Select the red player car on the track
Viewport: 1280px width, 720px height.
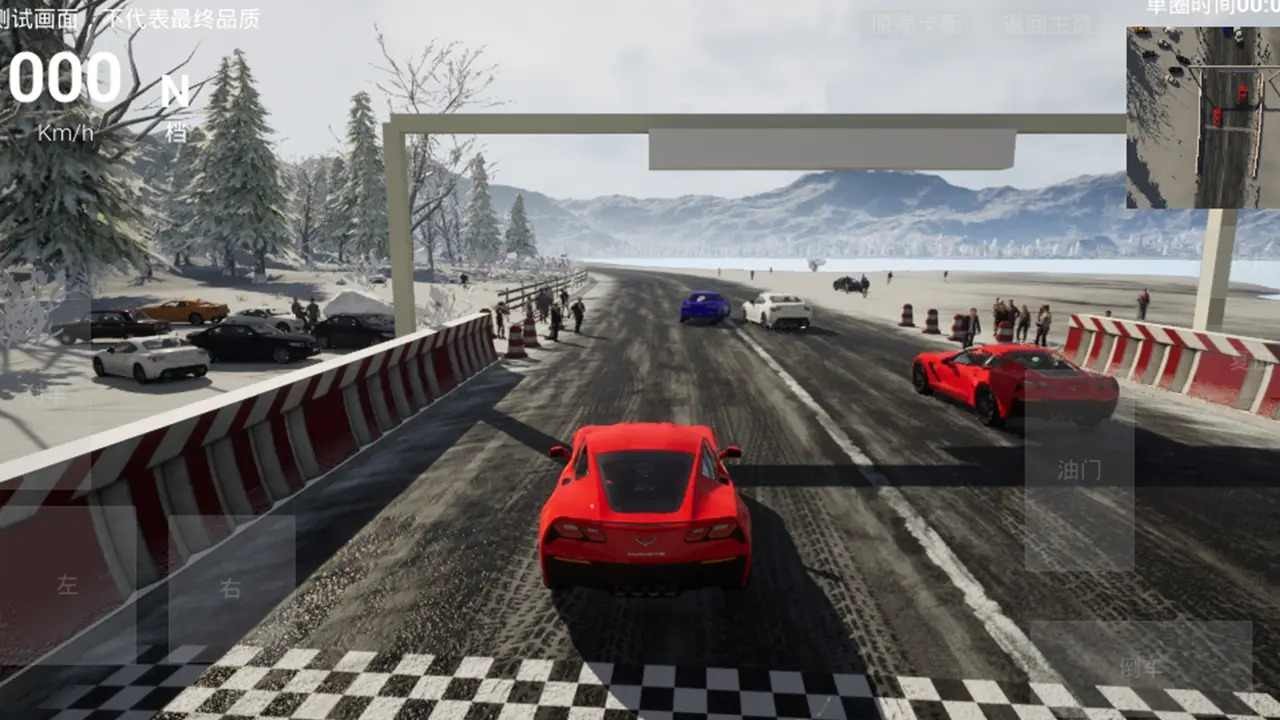pos(648,510)
